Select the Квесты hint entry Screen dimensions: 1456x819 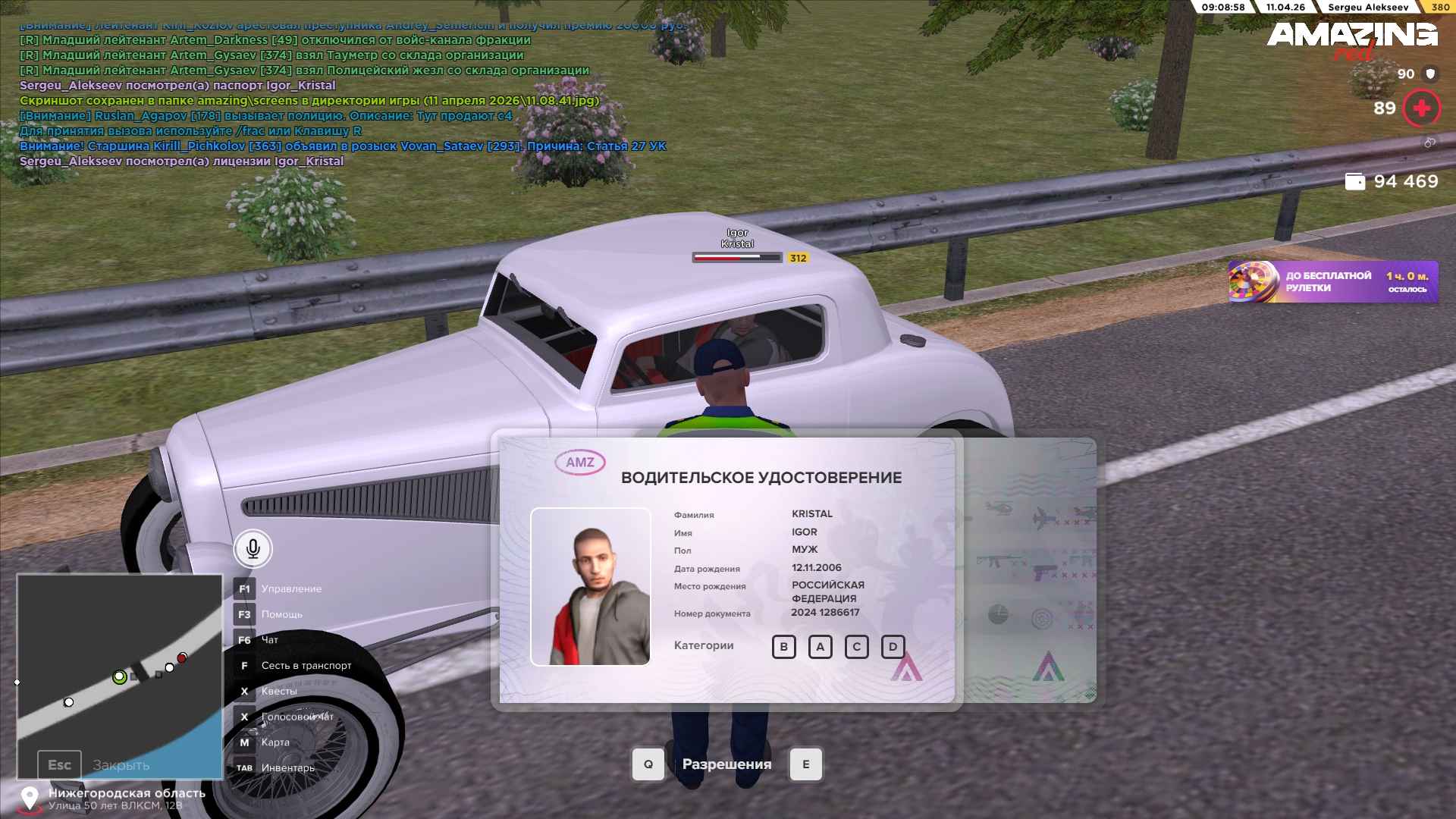[279, 691]
